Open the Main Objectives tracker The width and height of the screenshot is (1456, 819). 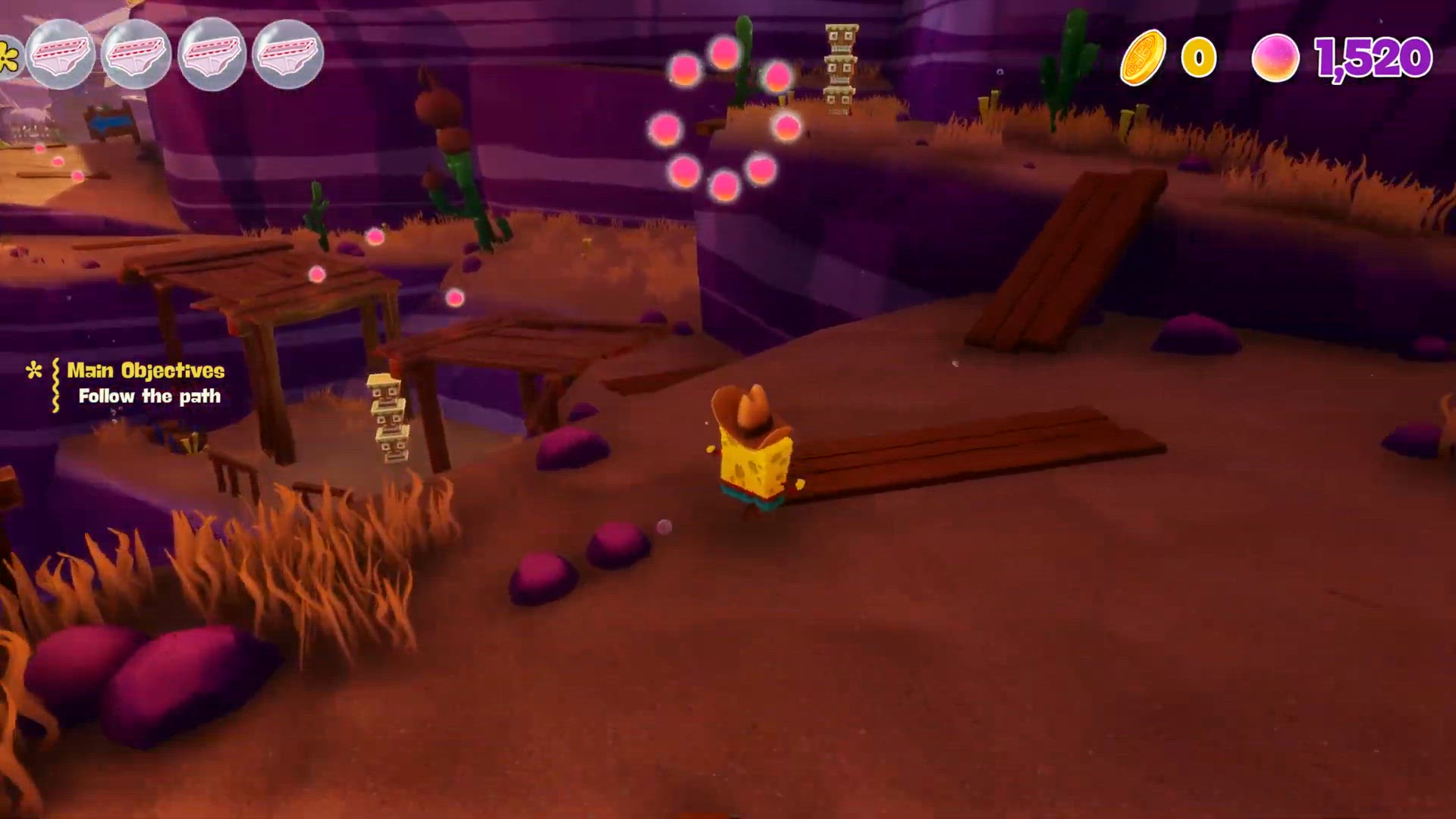coord(145,371)
